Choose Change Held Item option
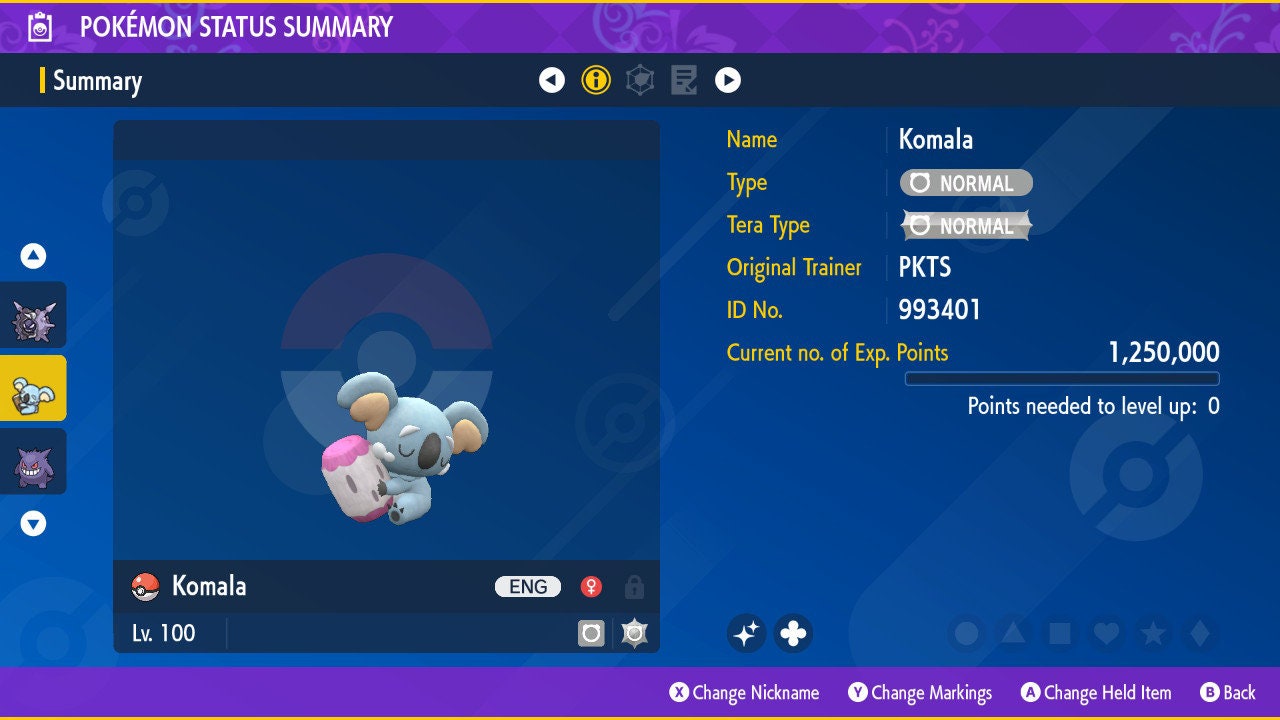This screenshot has width=1280, height=720. coord(1096,692)
